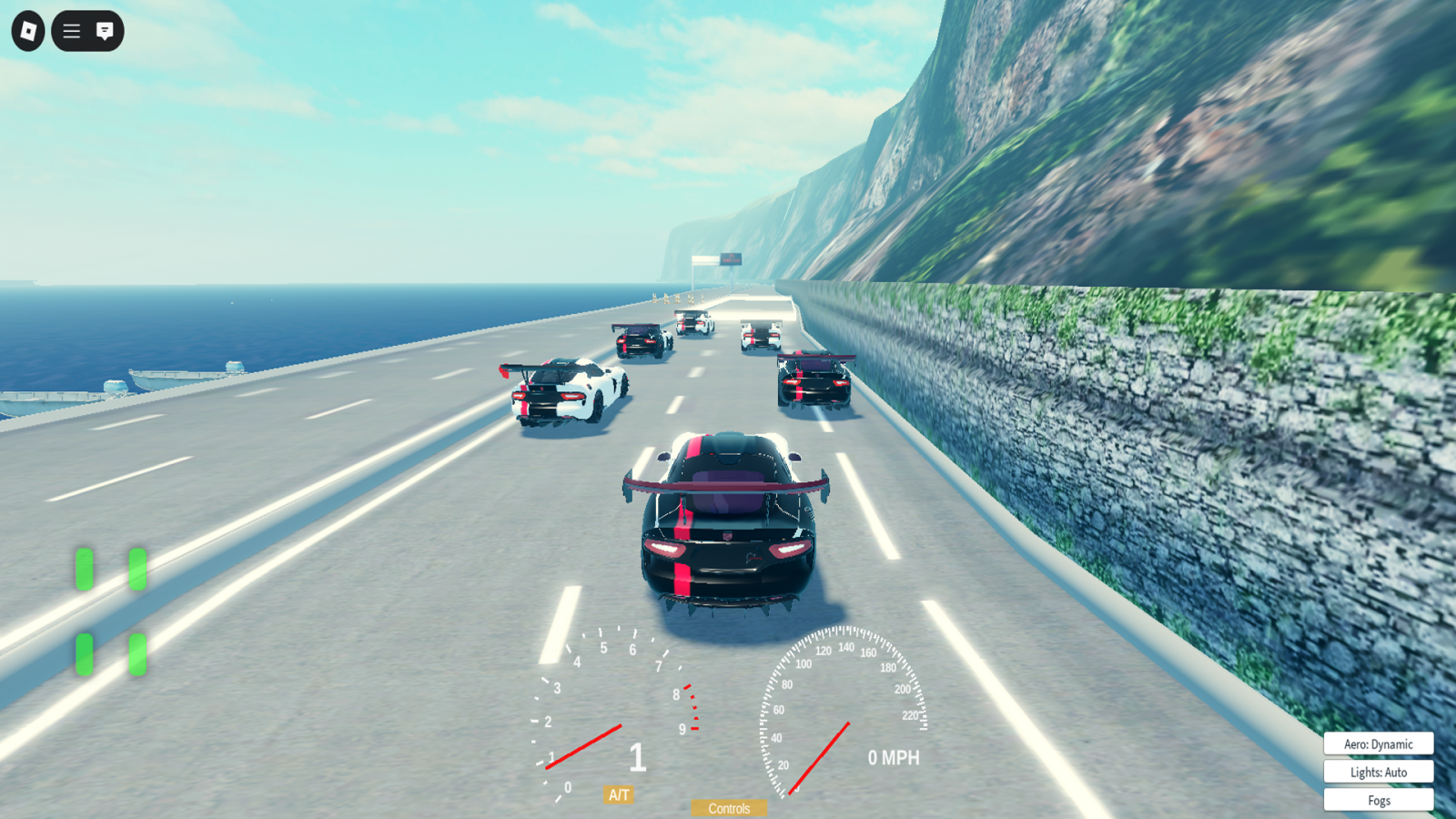Open the Roblox chat window
Image resolution: width=1456 pixels, height=819 pixels.
(105, 32)
